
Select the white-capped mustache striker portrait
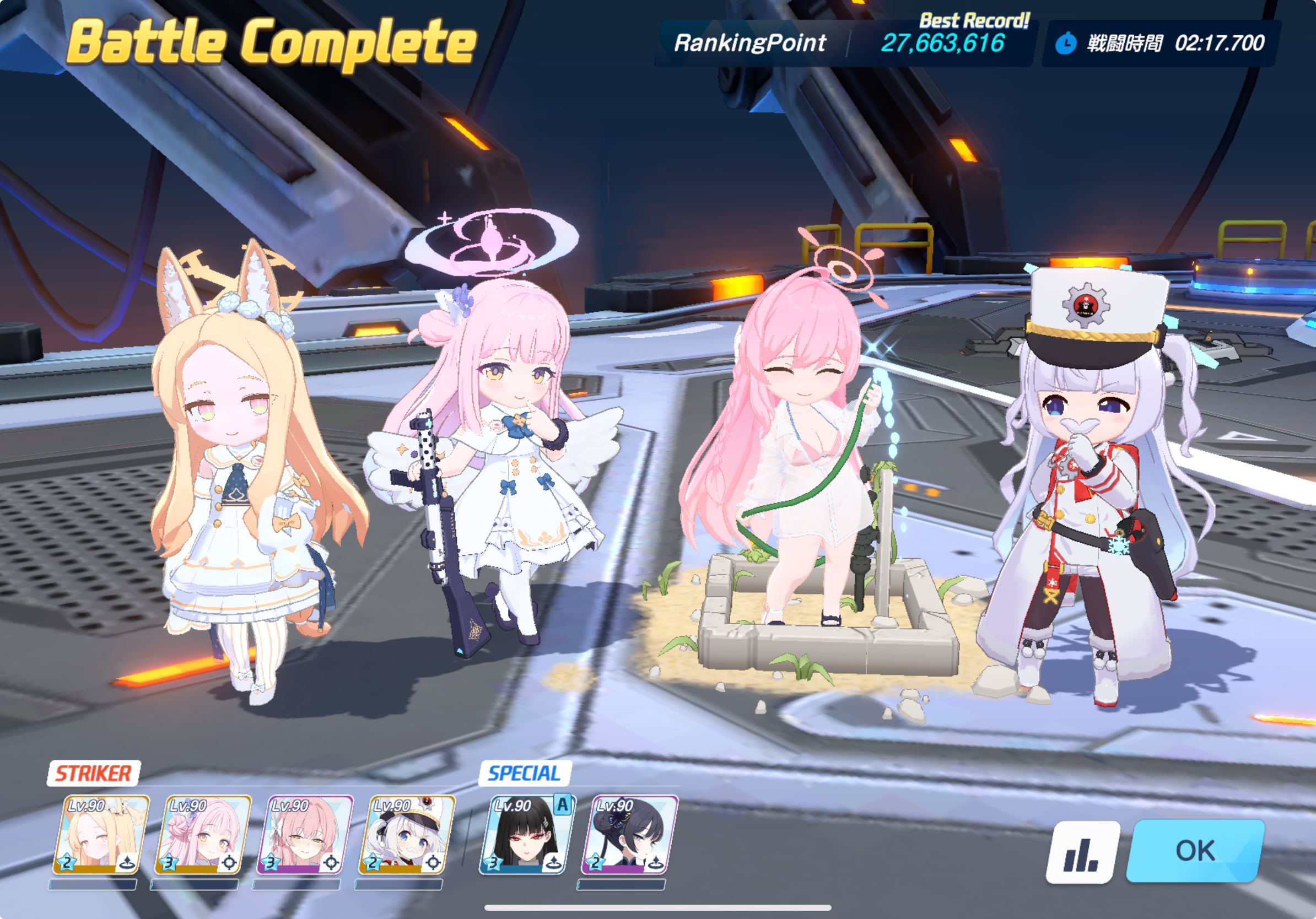(406, 834)
